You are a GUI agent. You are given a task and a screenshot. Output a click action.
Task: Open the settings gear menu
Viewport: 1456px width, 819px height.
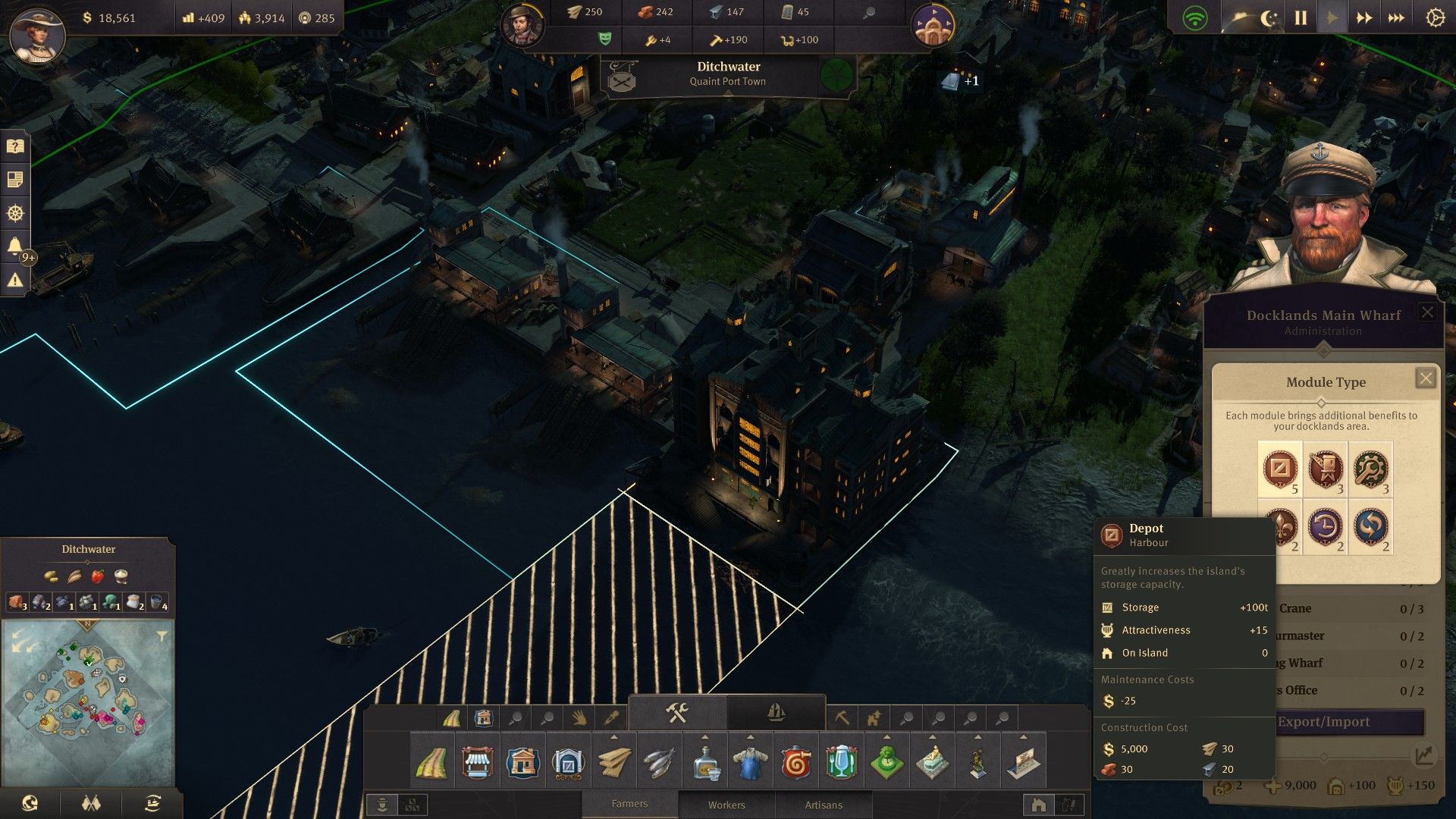tap(1435, 18)
